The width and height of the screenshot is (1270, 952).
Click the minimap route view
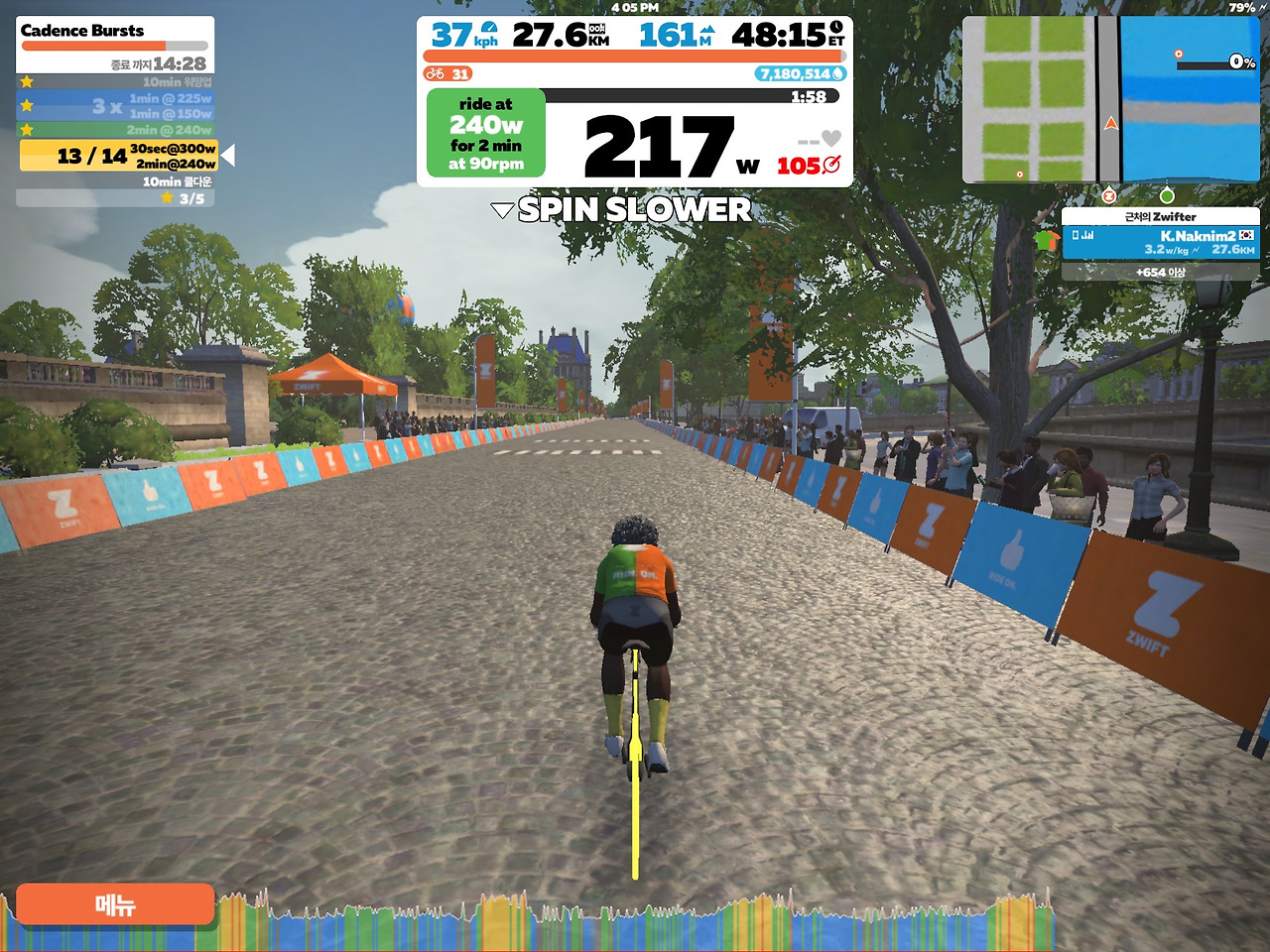tap(1110, 100)
